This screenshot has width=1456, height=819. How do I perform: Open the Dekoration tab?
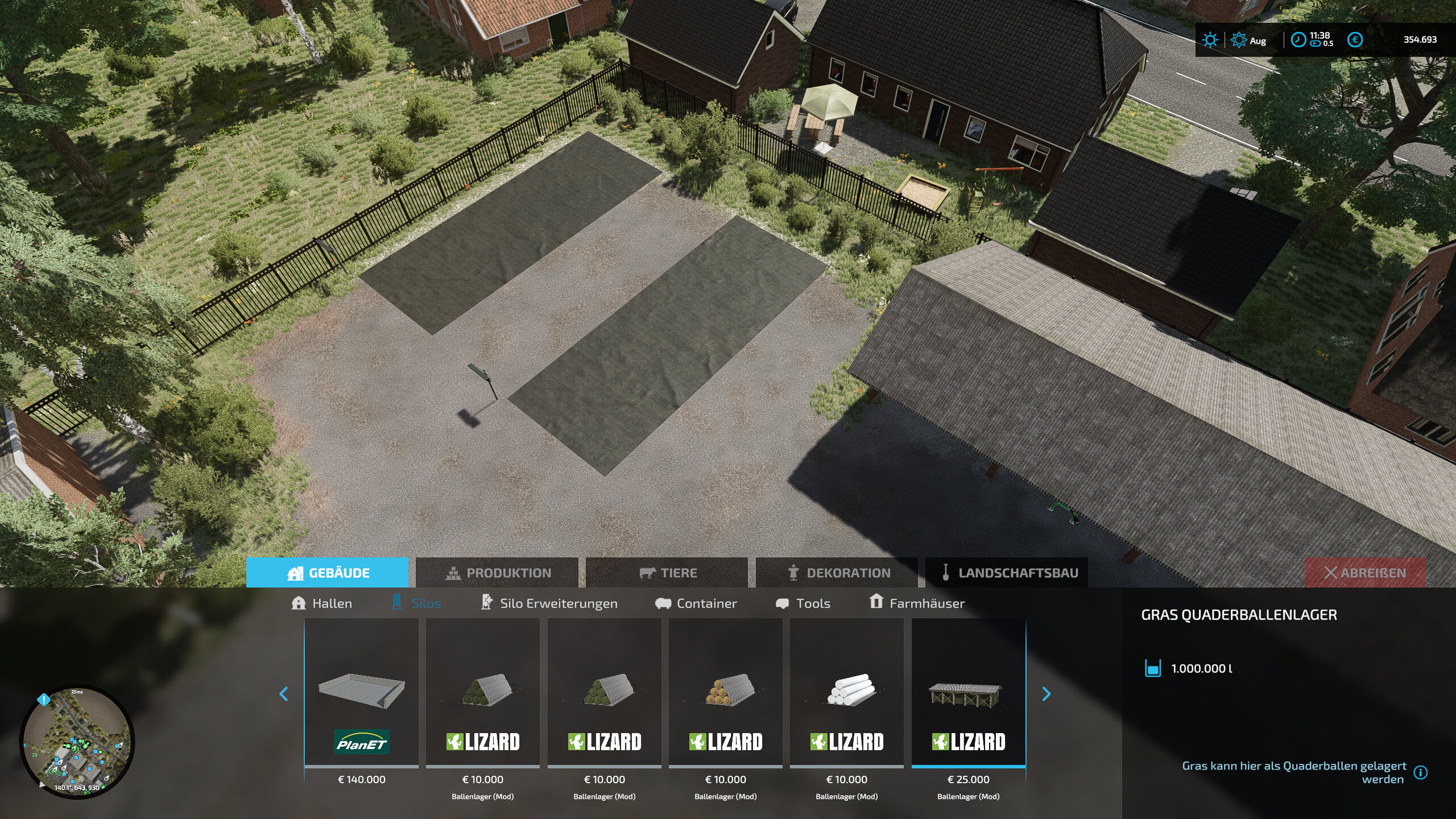[838, 573]
